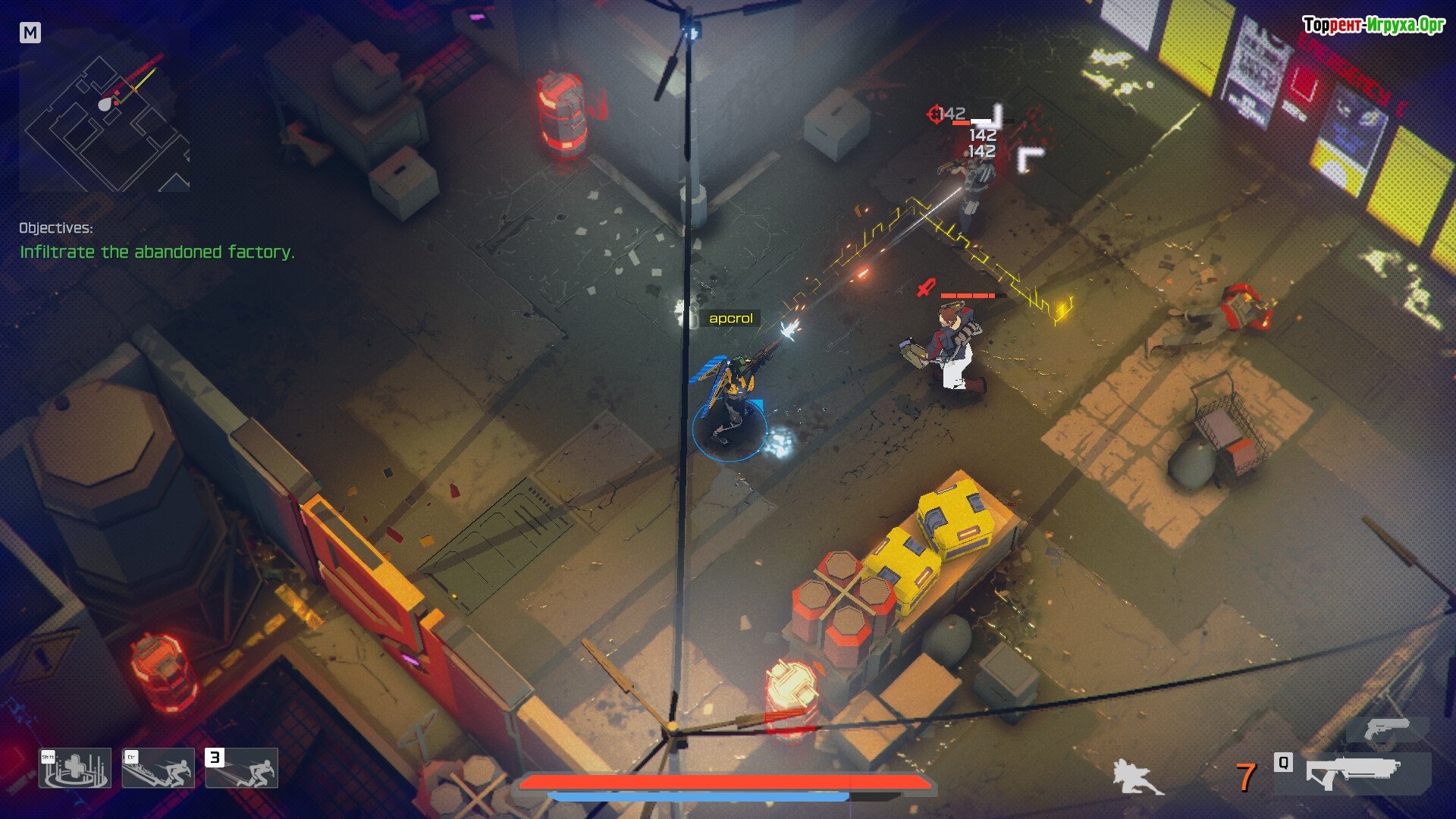The width and height of the screenshot is (1456, 819).
Task: Select the equipped shotgun weapon slot
Action: pyautogui.click(x=1352, y=773)
